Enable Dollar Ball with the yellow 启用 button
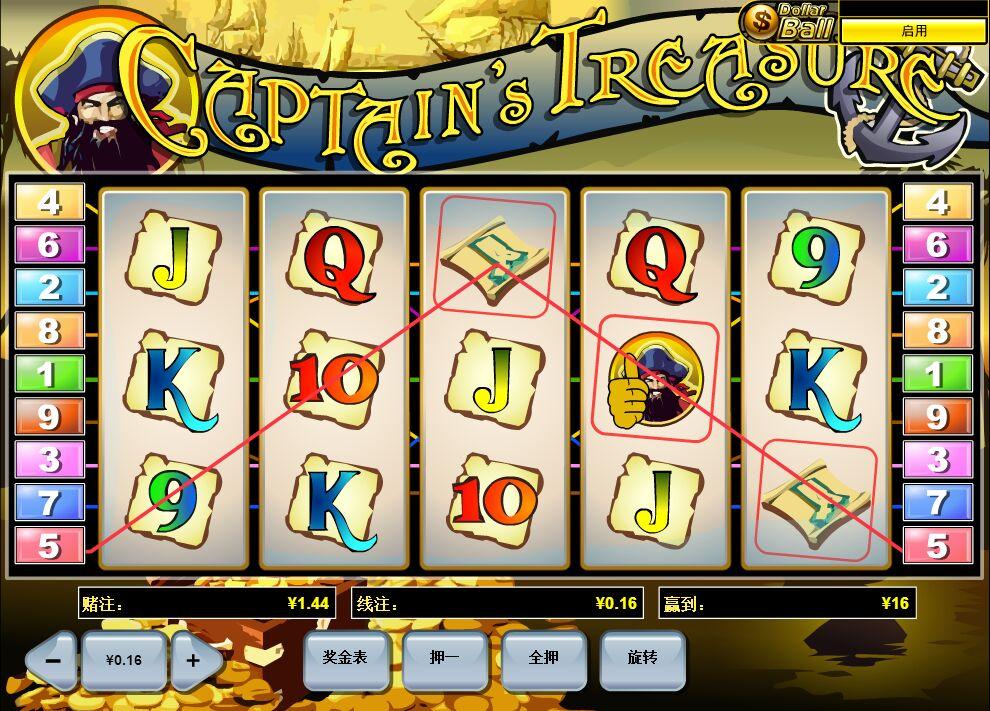Image resolution: width=990 pixels, height=711 pixels. coord(913,31)
